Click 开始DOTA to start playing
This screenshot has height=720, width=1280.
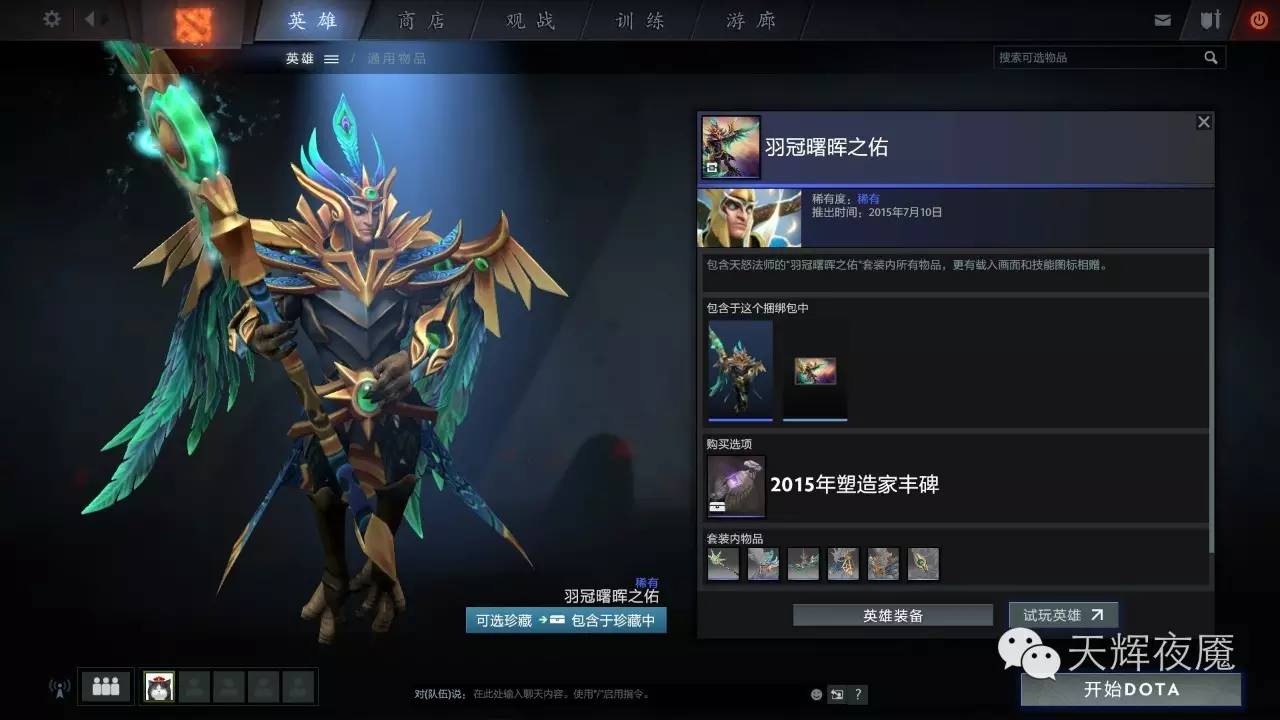1134,690
